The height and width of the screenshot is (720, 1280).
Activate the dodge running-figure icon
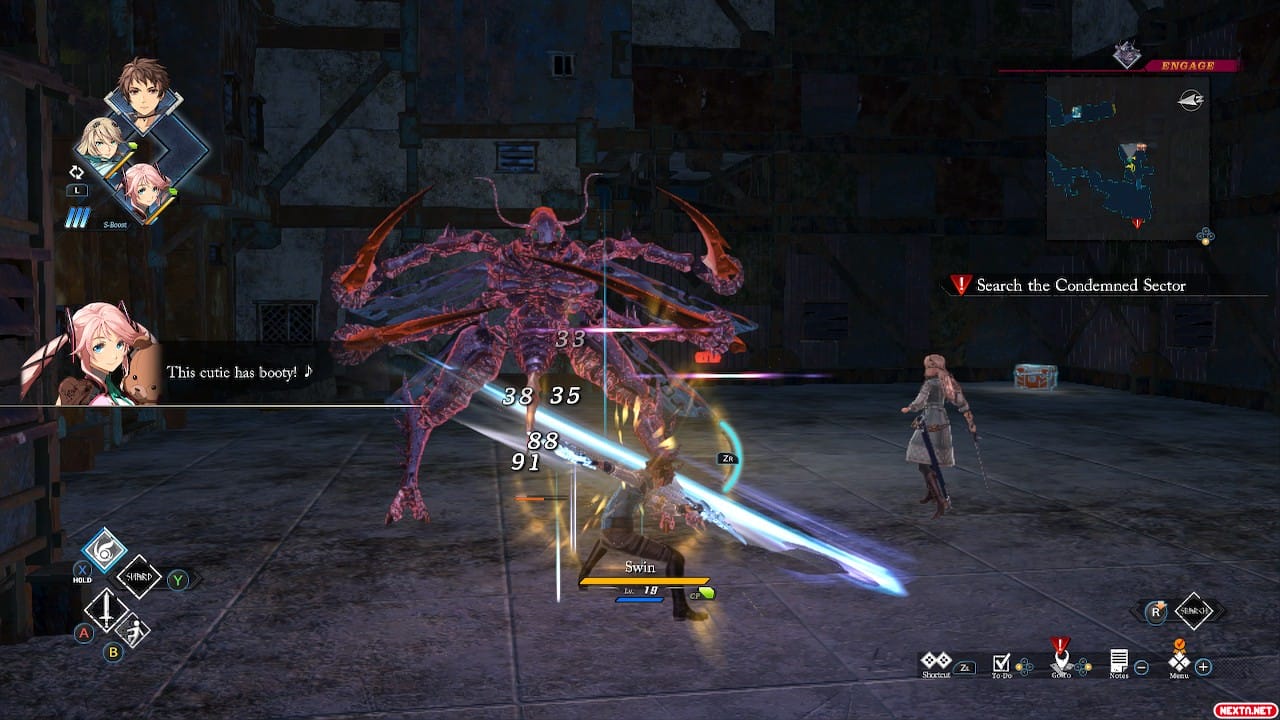[x=133, y=630]
